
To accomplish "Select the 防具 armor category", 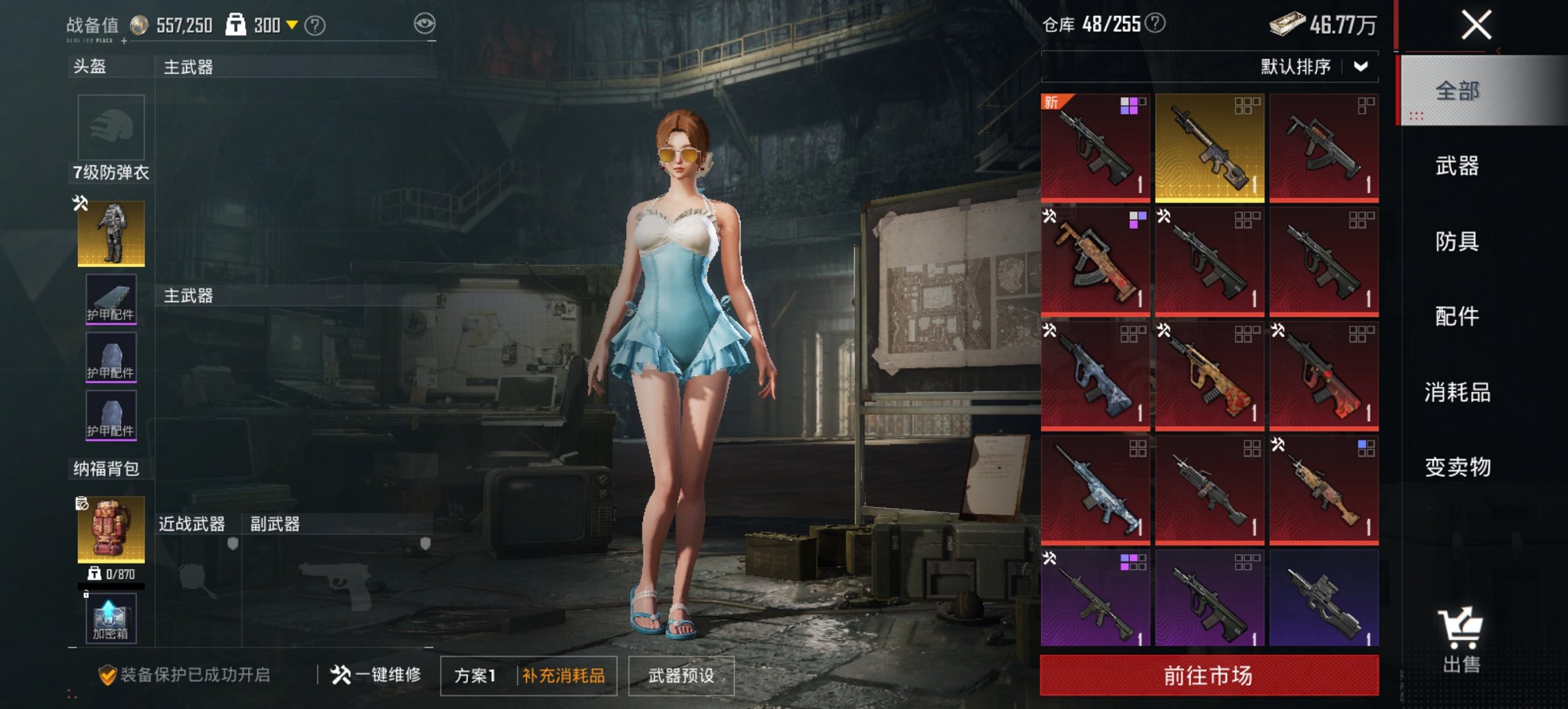I will coord(1457,241).
